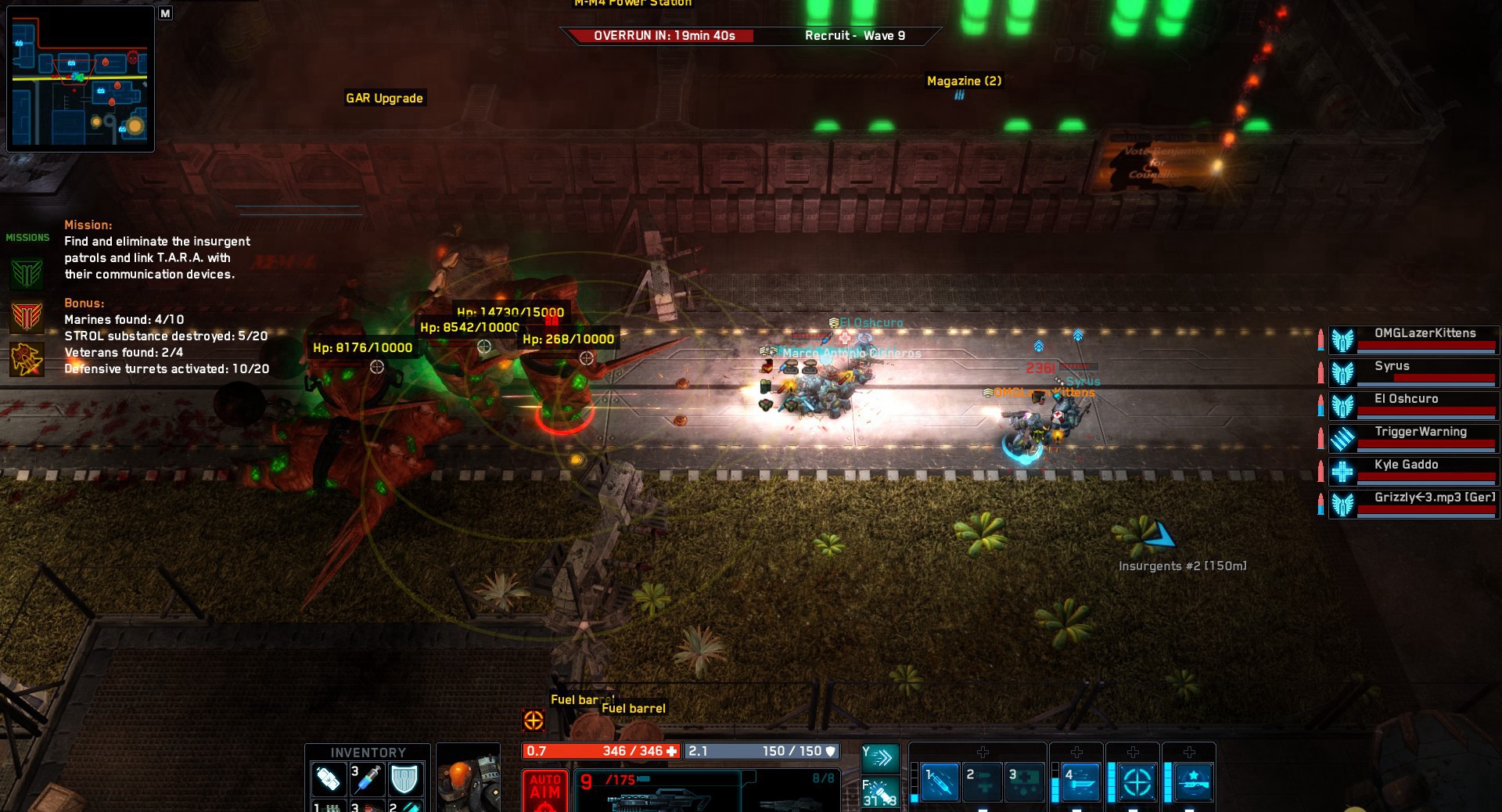Activate the syringe skill numbered 1
The height and width of the screenshot is (812, 1502).
click(x=940, y=781)
